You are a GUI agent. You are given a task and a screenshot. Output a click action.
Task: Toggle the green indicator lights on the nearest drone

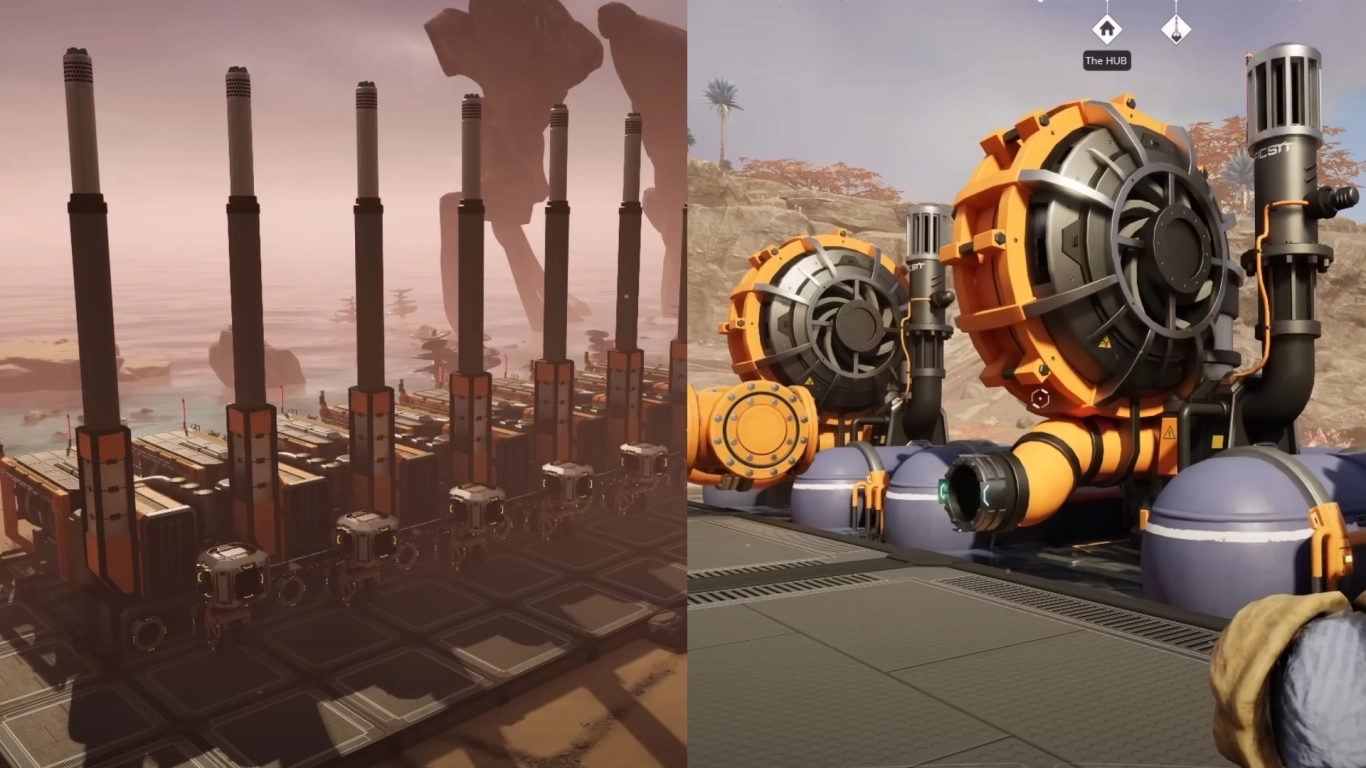click(248, 567)
